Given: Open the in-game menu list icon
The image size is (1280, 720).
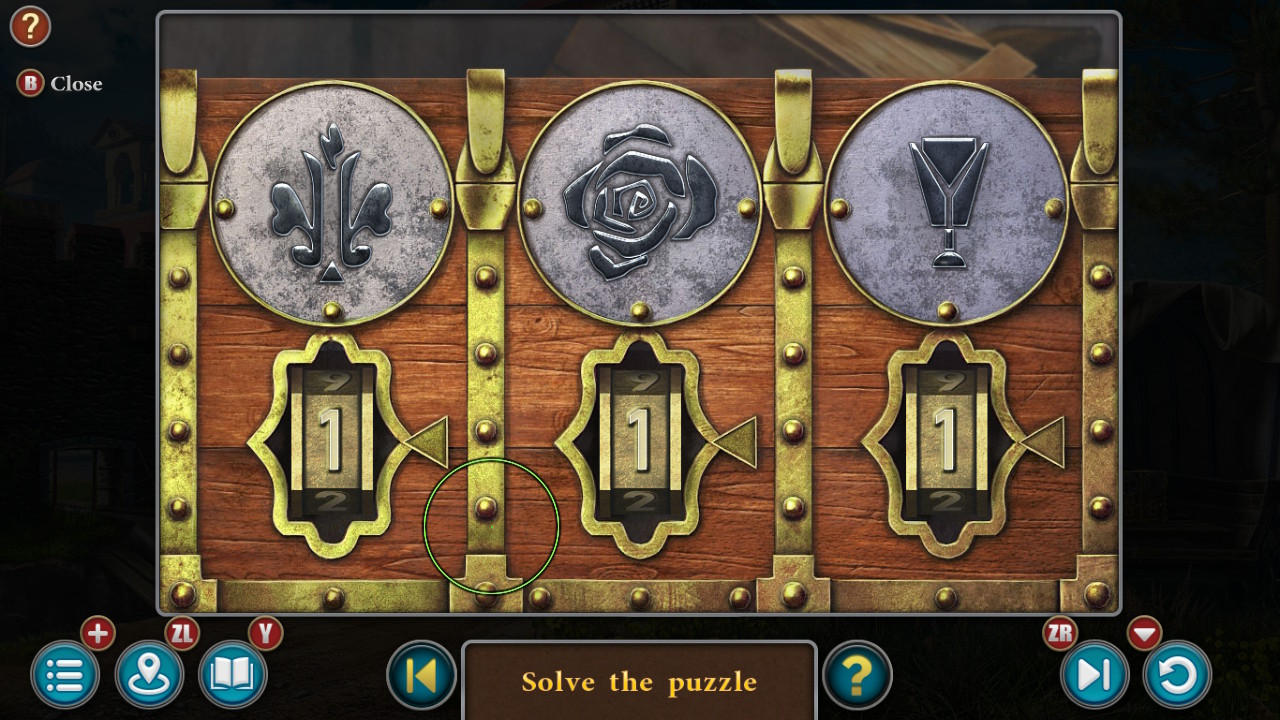Looking at the screenshot, I should pyautogui.click(x=64, y=676).
